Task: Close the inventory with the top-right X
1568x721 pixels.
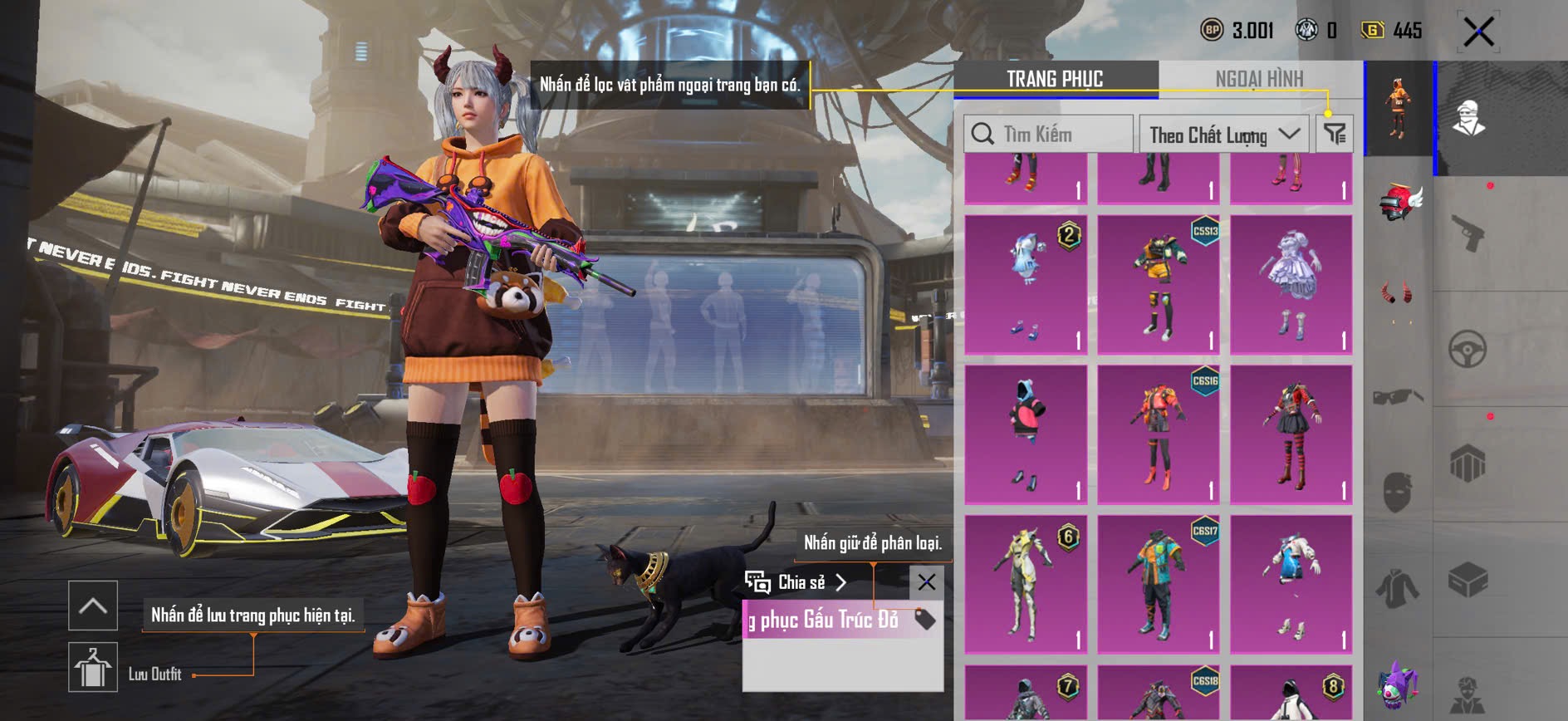Action: point(1478,32)
